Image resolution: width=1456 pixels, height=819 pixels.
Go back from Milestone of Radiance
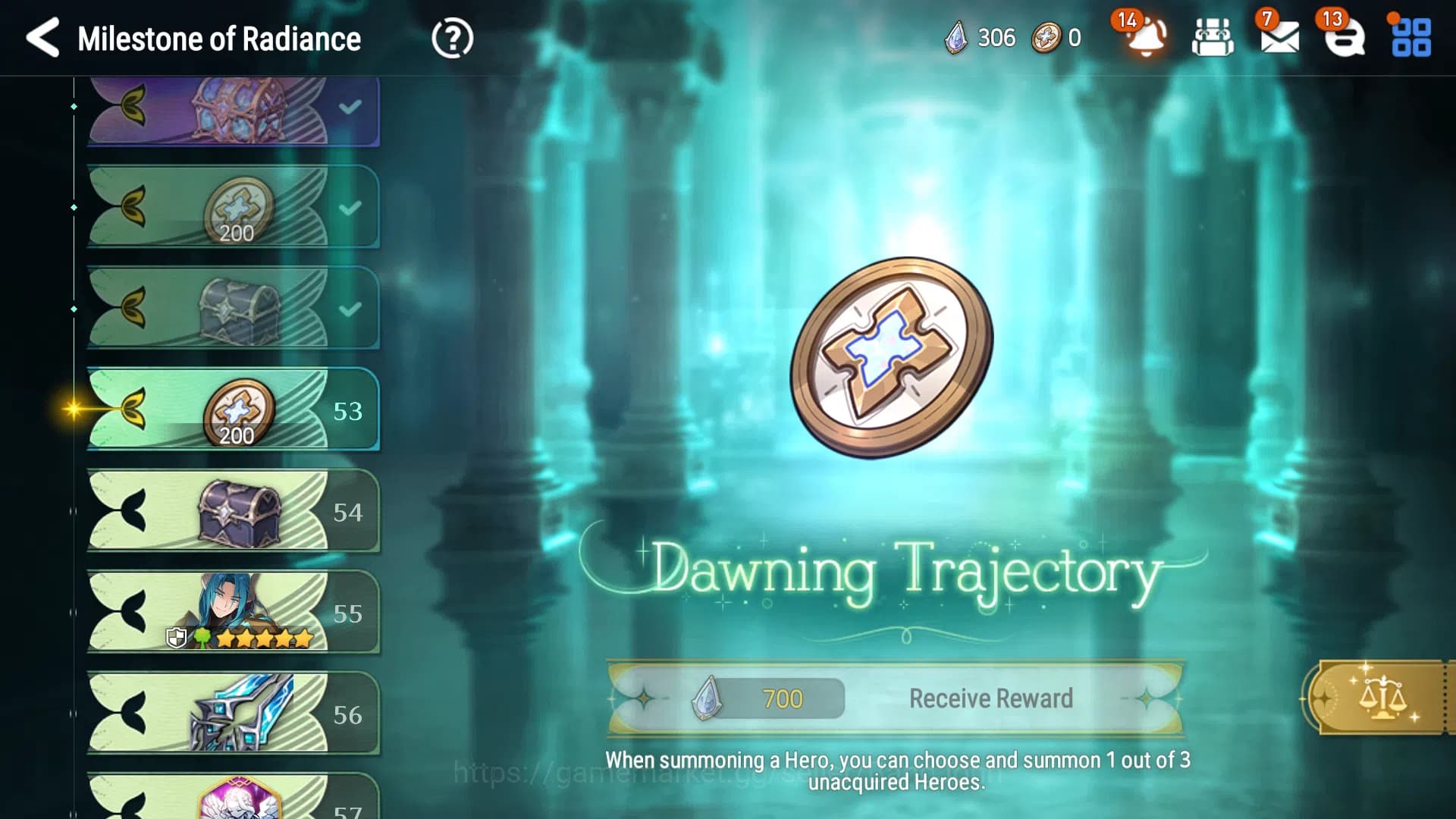tap(43, 38)
